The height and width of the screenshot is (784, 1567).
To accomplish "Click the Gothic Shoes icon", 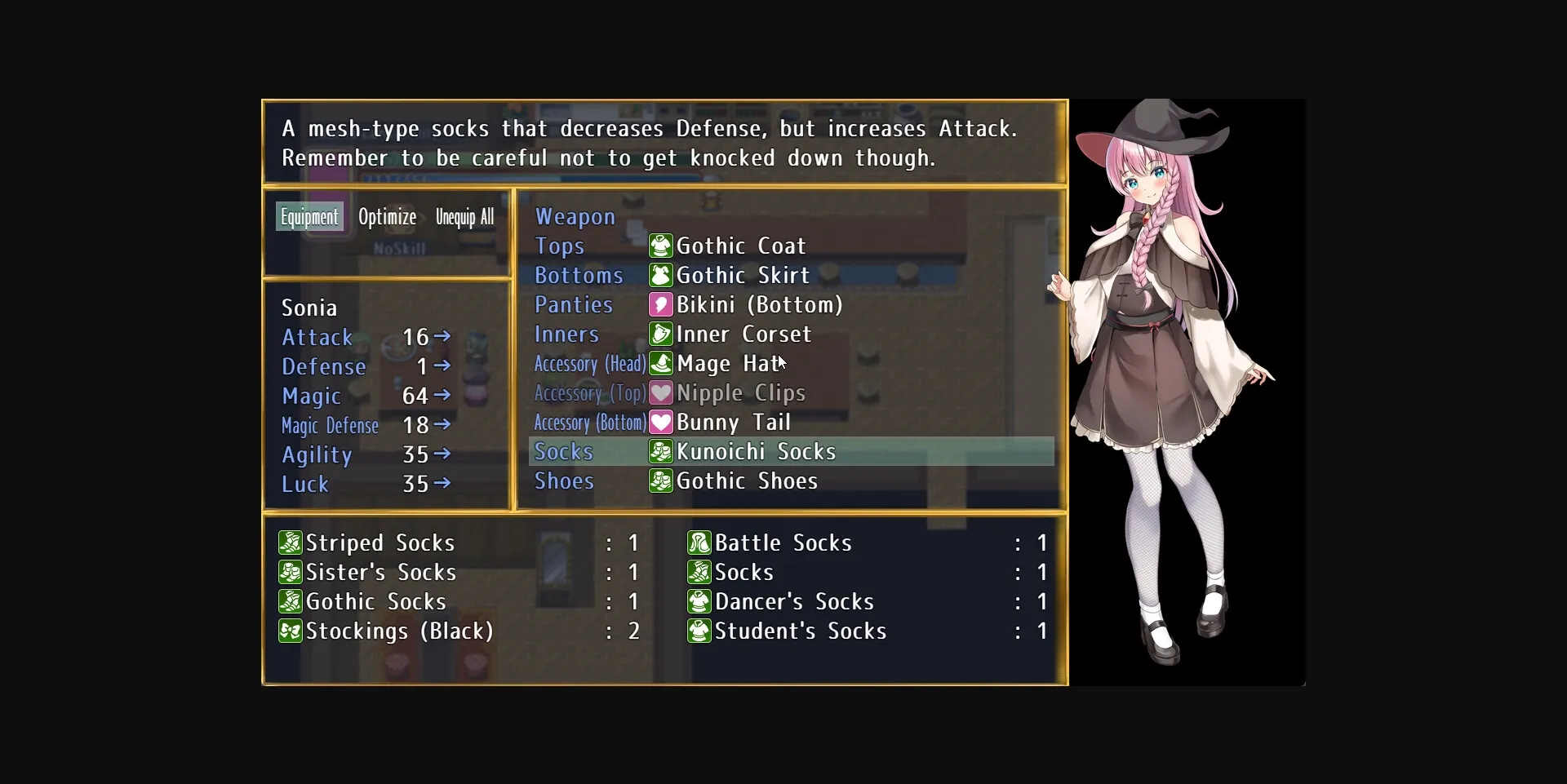I will (x=661, y=481).
